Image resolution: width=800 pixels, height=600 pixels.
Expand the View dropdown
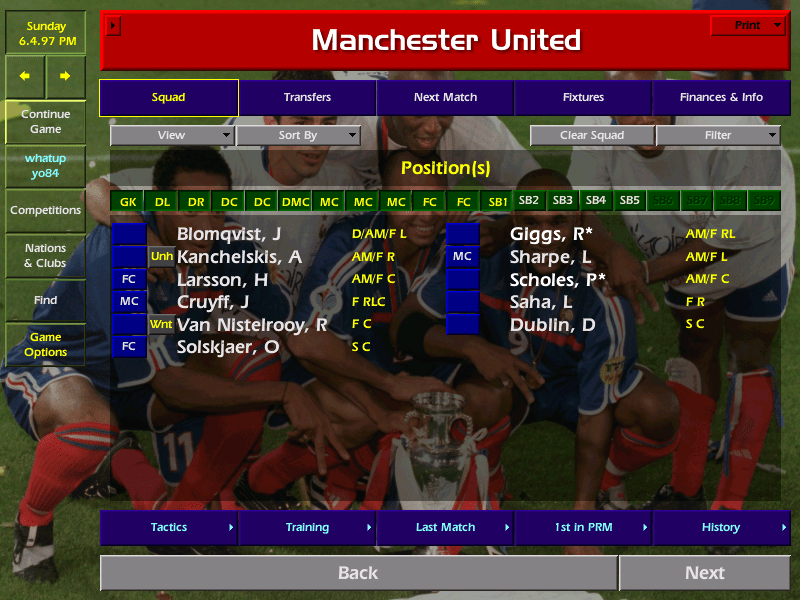pos(172,136)
